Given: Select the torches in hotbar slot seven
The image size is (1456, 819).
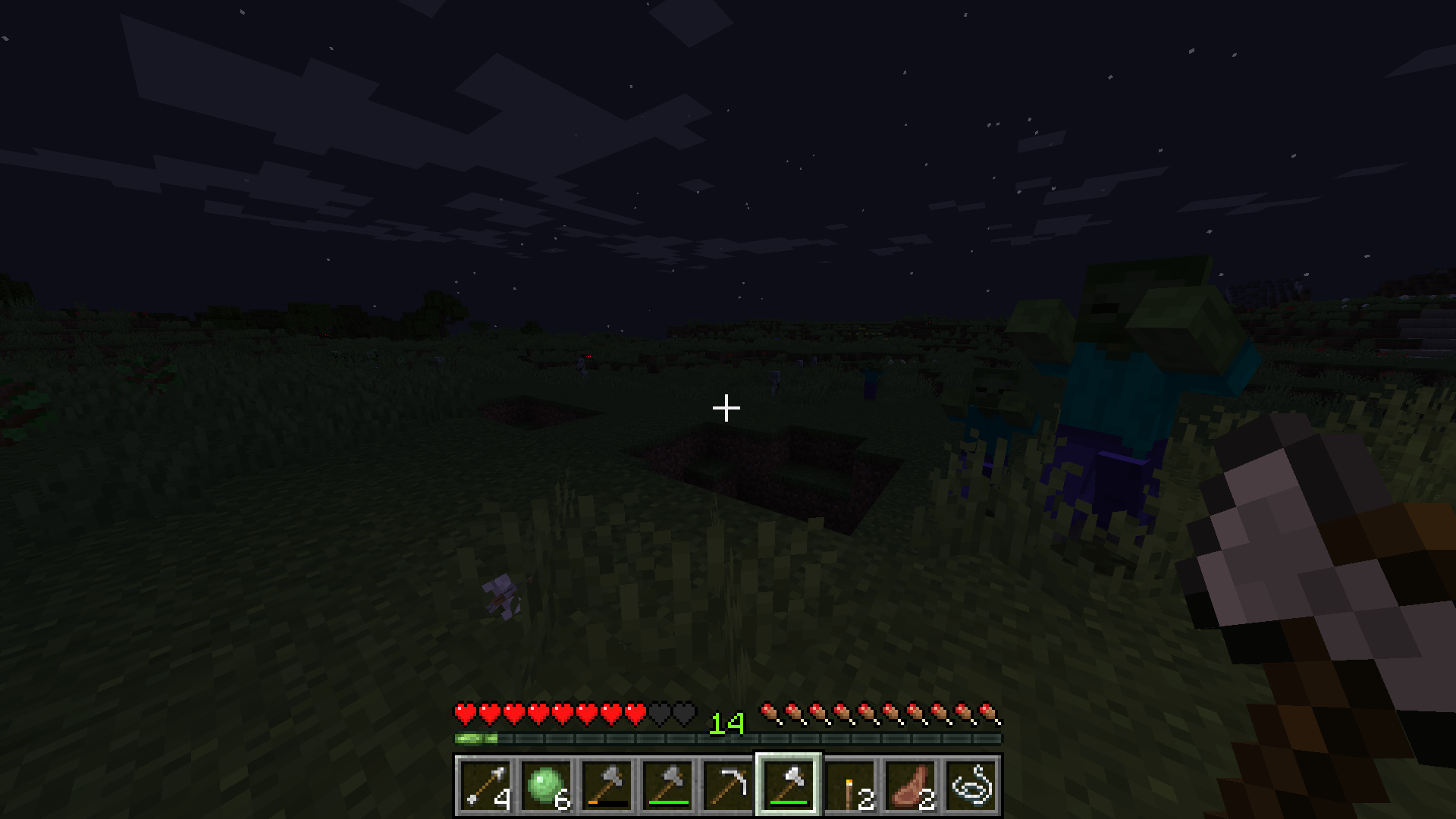Looking at the screenshot, I should [x=851, y=786].
